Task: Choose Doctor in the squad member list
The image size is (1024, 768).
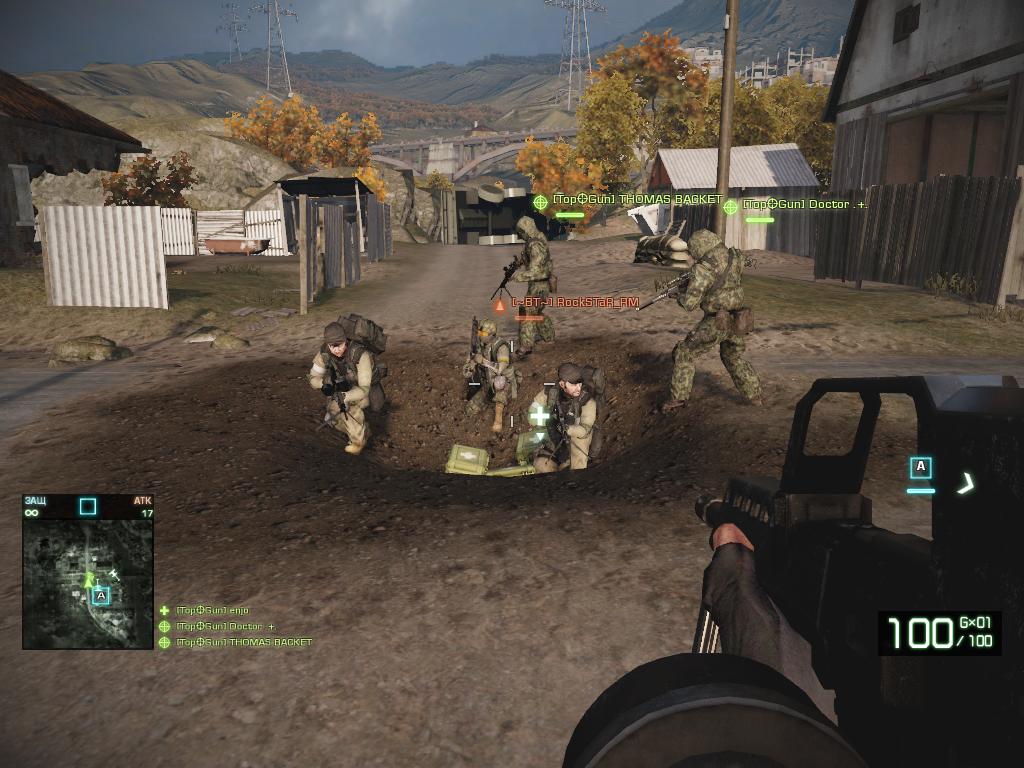Action: 224,627
